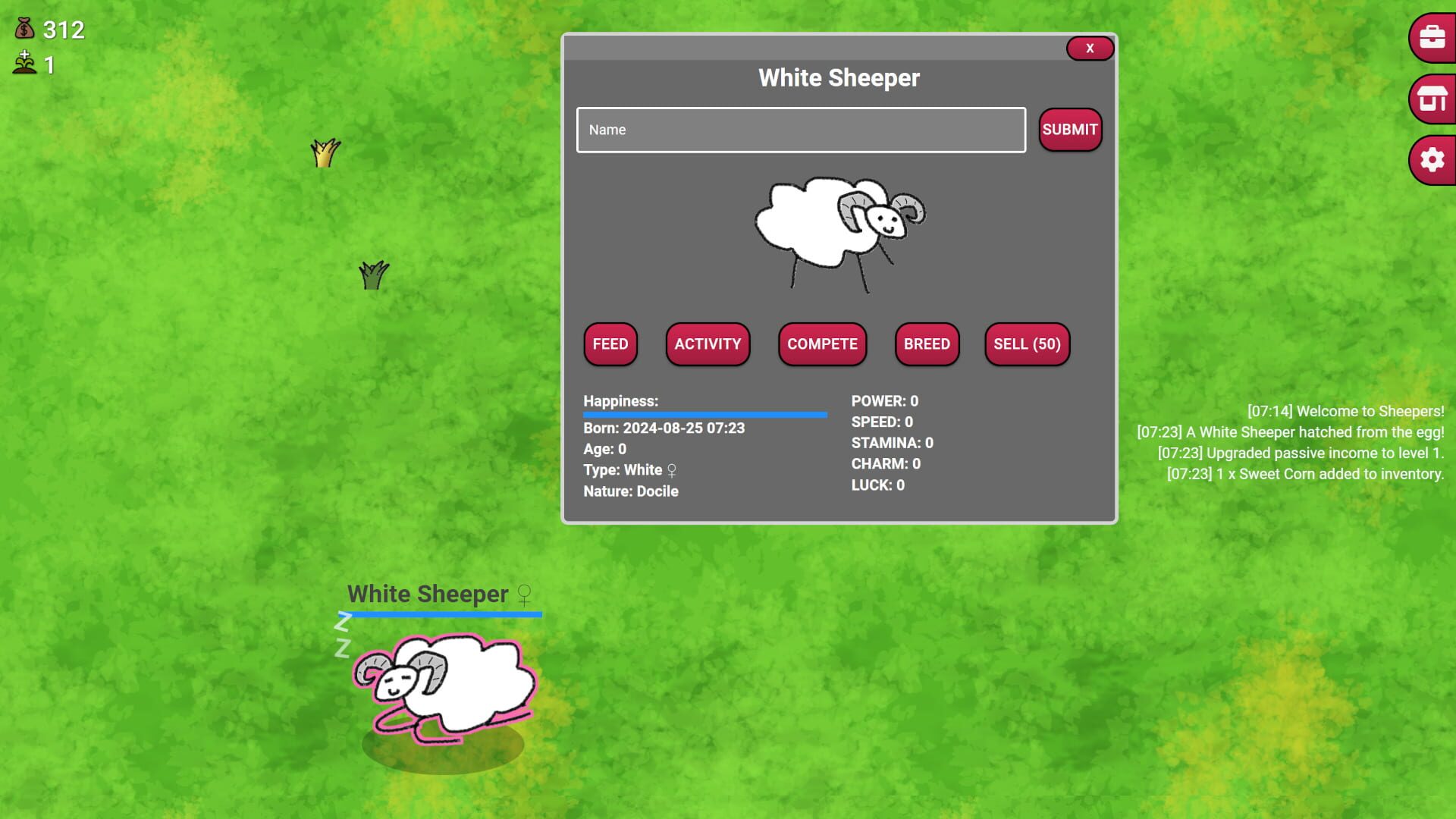The width and height of the screenshot is (1456, 819).
Task: Click the passive income sprout icon
Action: [24, 64]
